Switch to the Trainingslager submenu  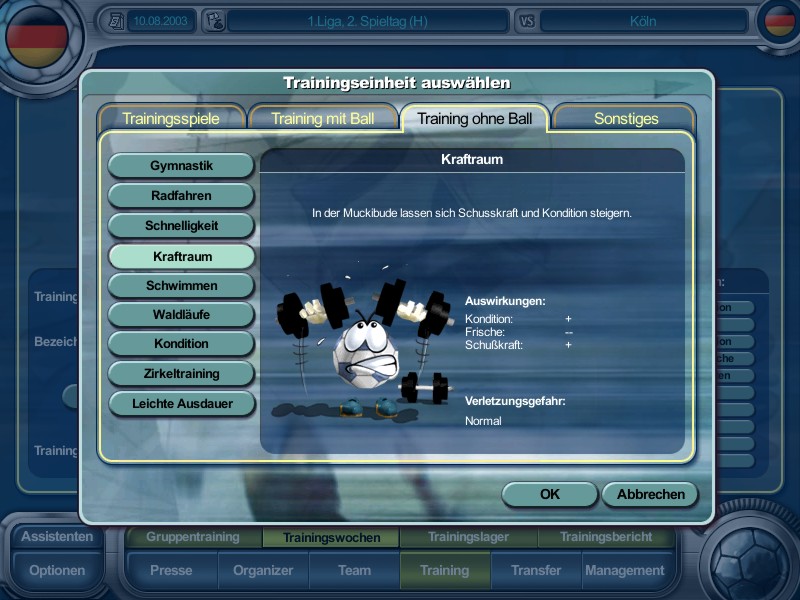click(x=468, y=537)
